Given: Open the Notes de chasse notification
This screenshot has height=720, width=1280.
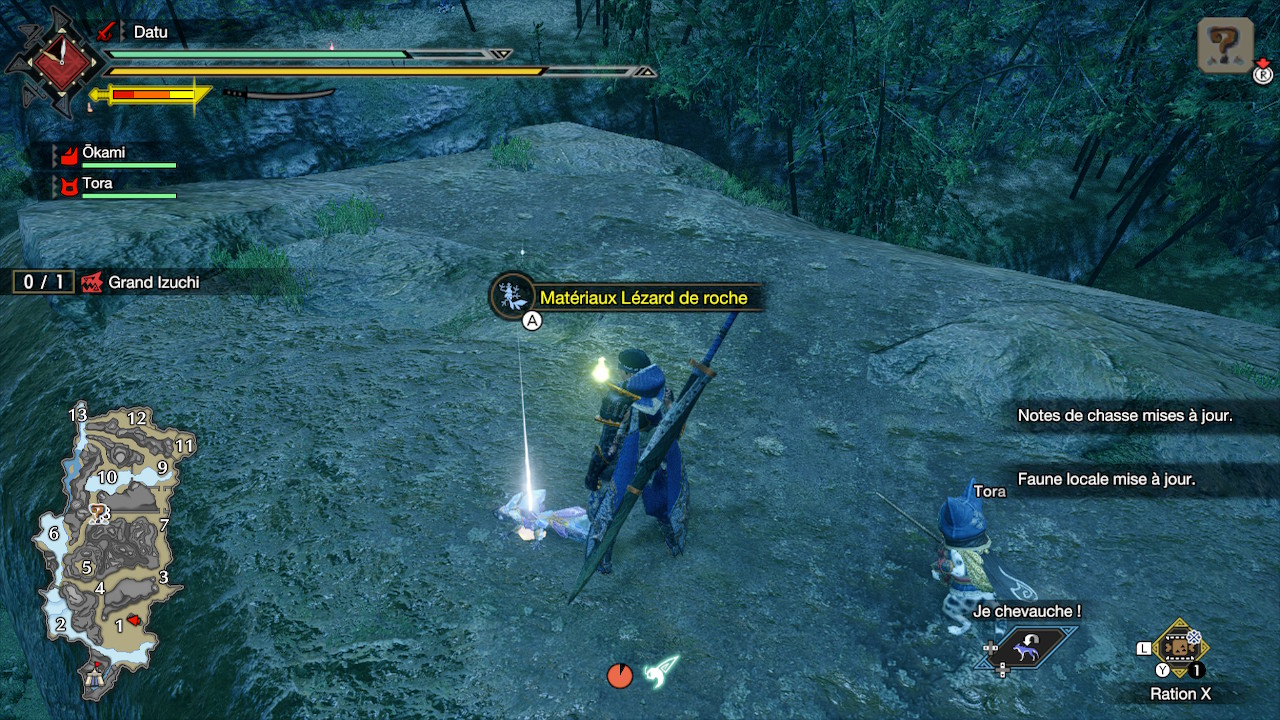Looking at the screenshot, I should [1124, 416].
